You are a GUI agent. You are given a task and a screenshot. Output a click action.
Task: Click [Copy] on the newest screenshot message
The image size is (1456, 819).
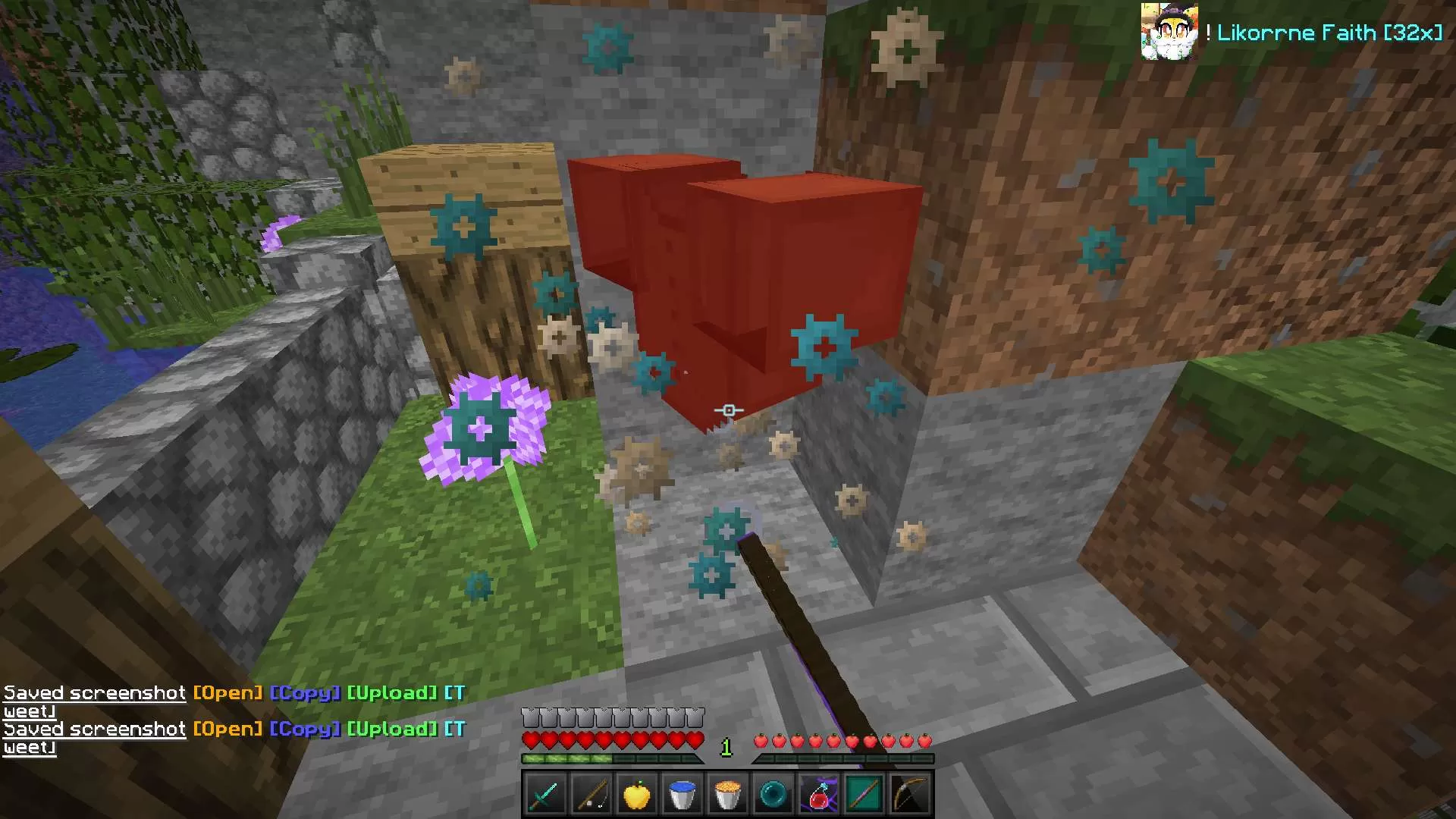(305, 730)
